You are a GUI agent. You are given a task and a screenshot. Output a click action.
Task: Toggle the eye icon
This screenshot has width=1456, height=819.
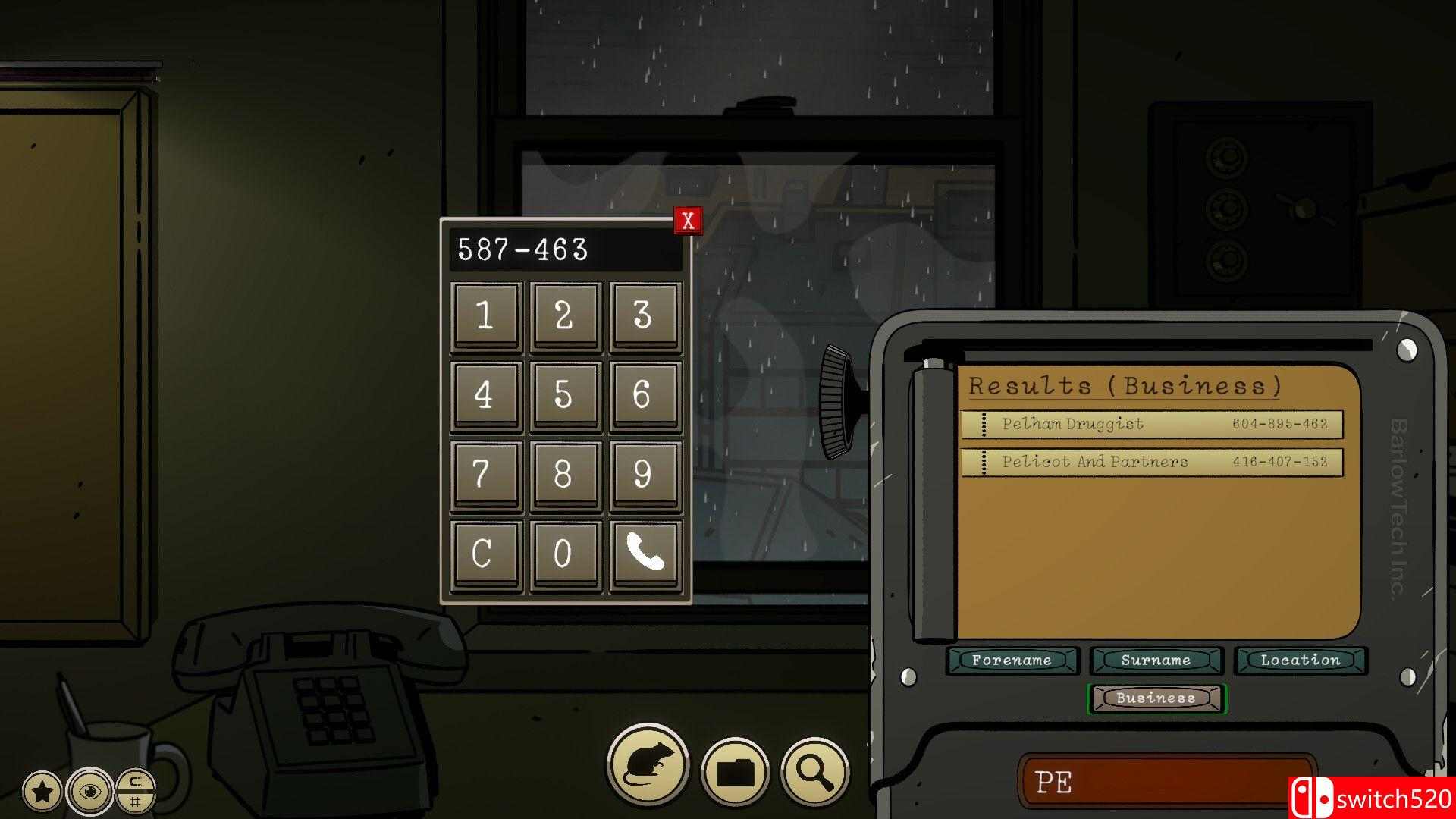tap(89, 792)
